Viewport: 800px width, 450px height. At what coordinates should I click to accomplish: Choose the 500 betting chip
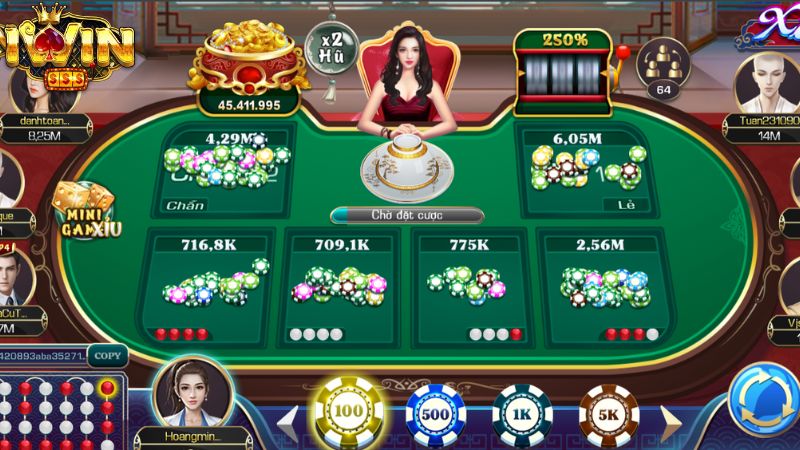pos(436,413)
